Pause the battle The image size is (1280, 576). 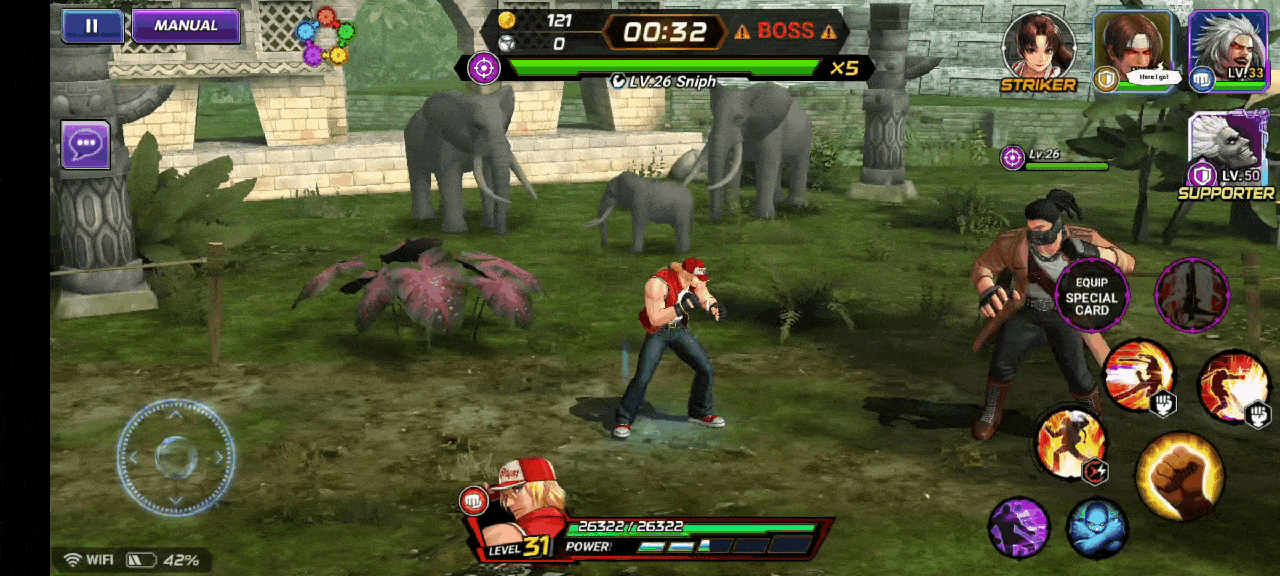(x=92, y=27)
